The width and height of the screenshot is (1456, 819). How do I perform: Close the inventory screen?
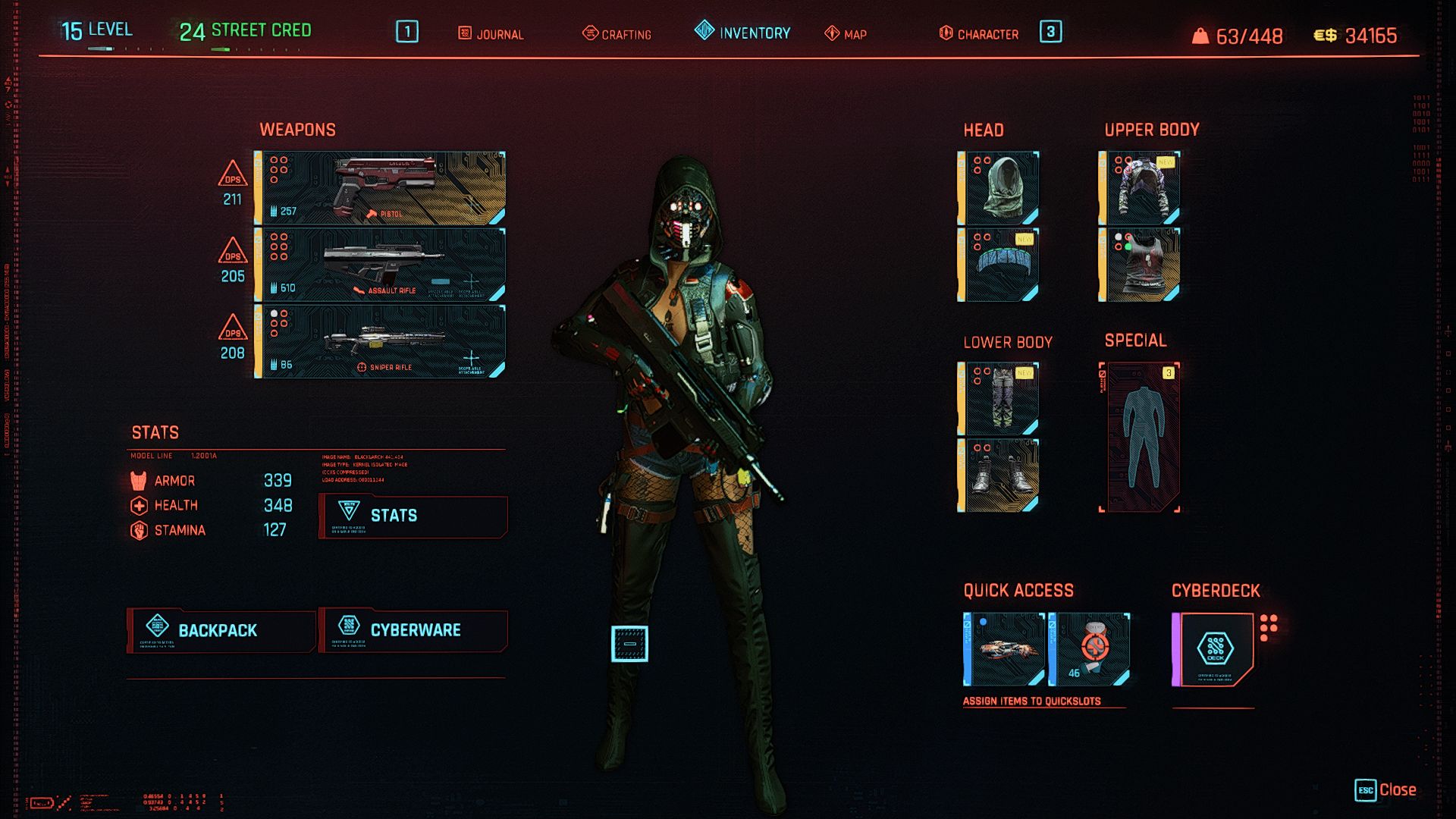(x=1385, y=790)
